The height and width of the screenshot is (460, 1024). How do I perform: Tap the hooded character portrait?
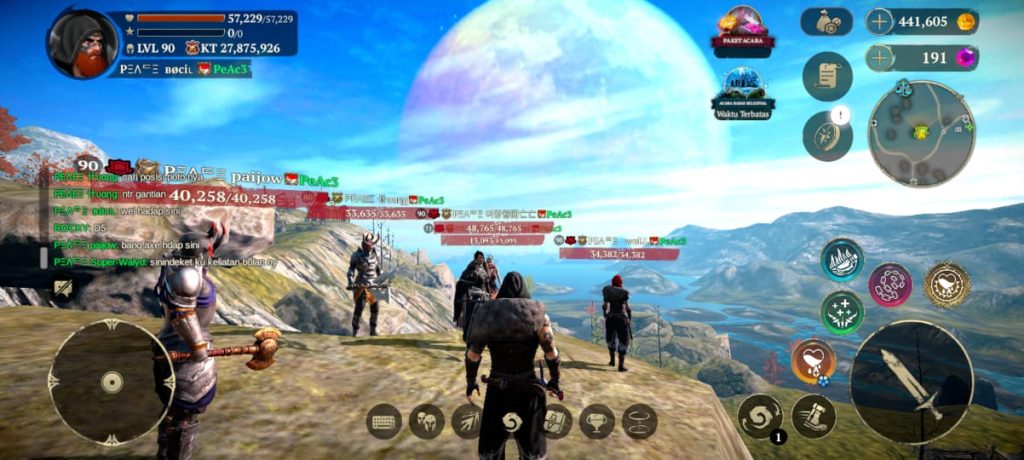[82, 44]
